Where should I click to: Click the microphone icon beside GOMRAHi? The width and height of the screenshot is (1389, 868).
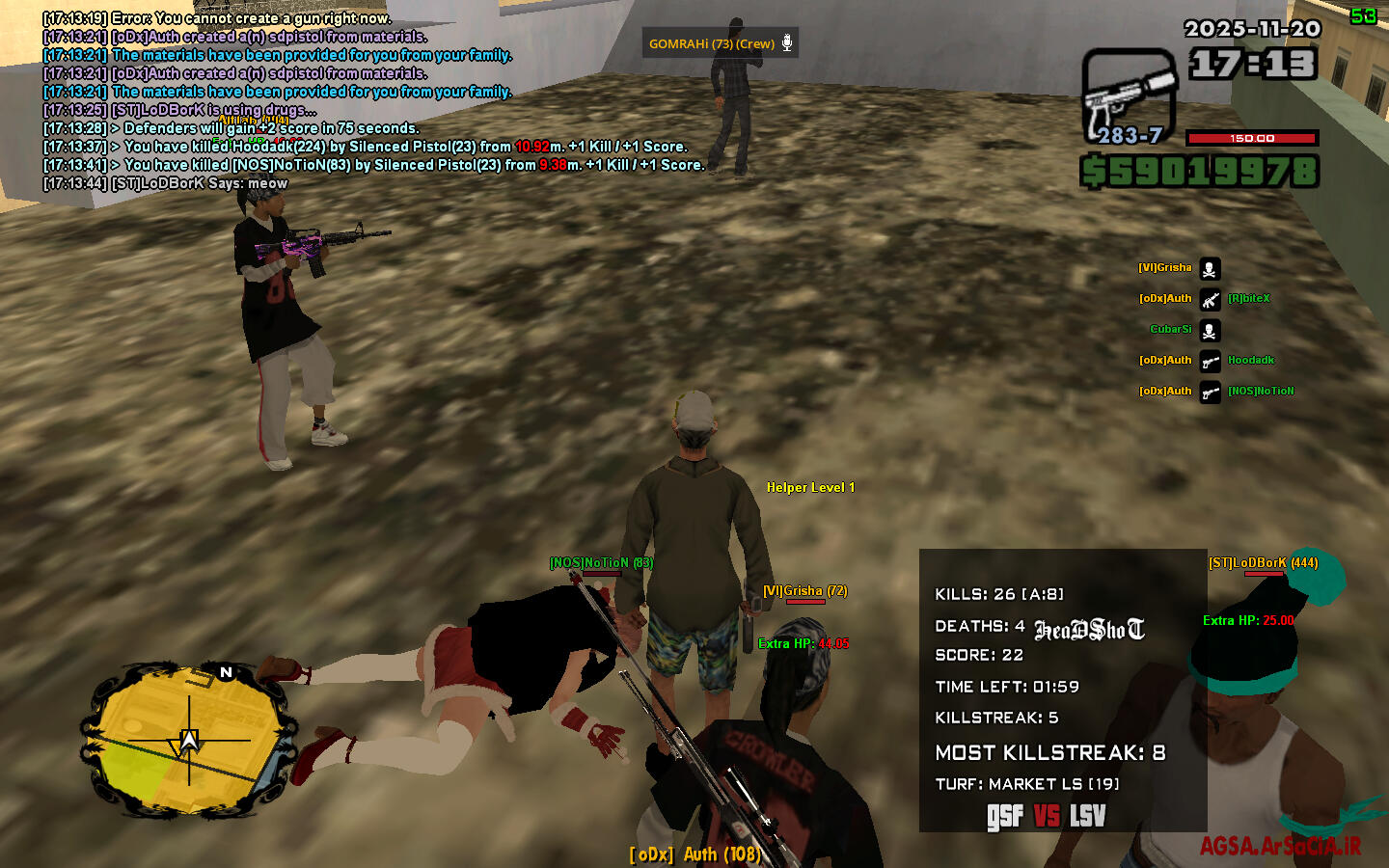point(787,42)
